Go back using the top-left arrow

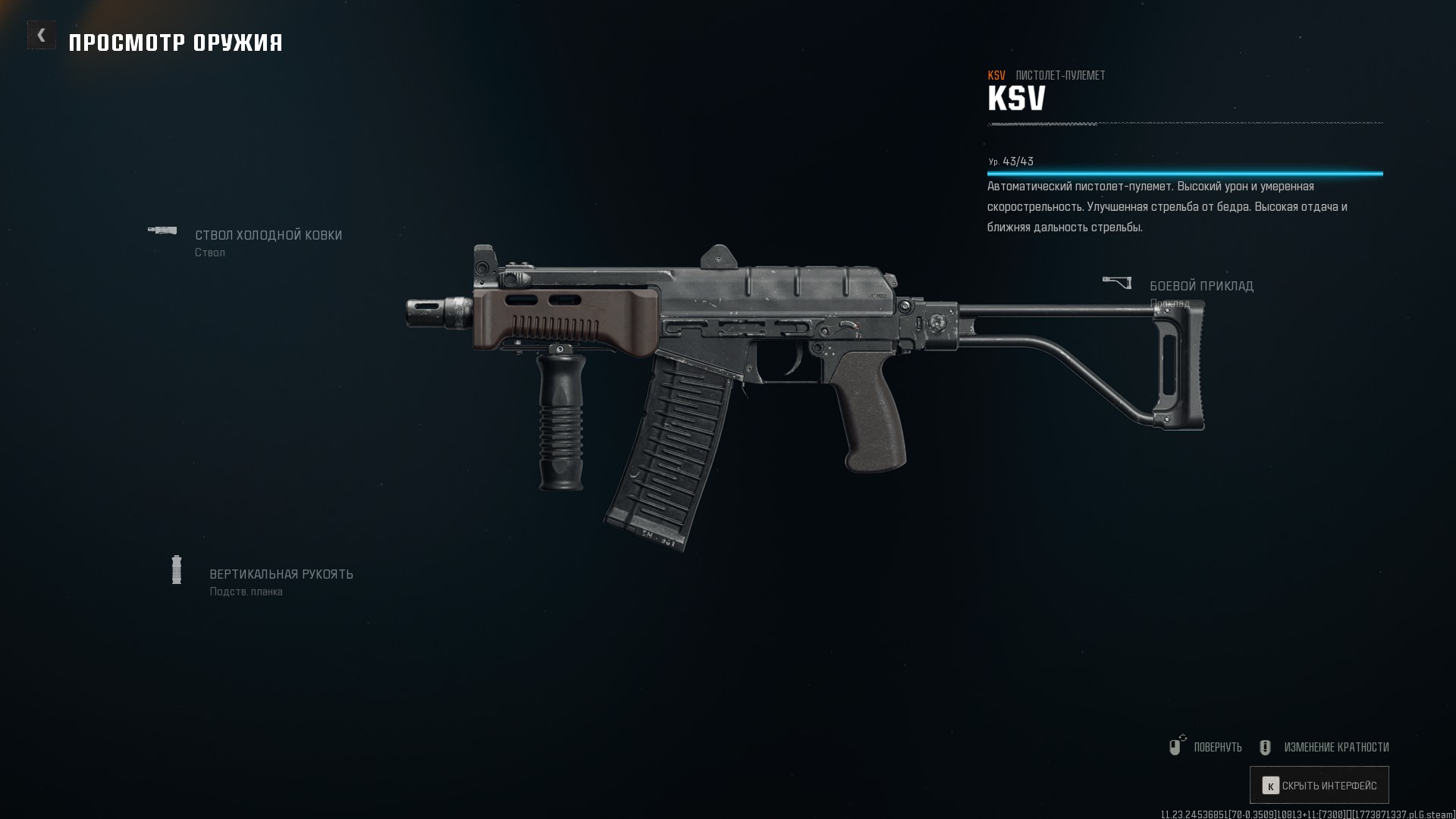click(41, 35)
